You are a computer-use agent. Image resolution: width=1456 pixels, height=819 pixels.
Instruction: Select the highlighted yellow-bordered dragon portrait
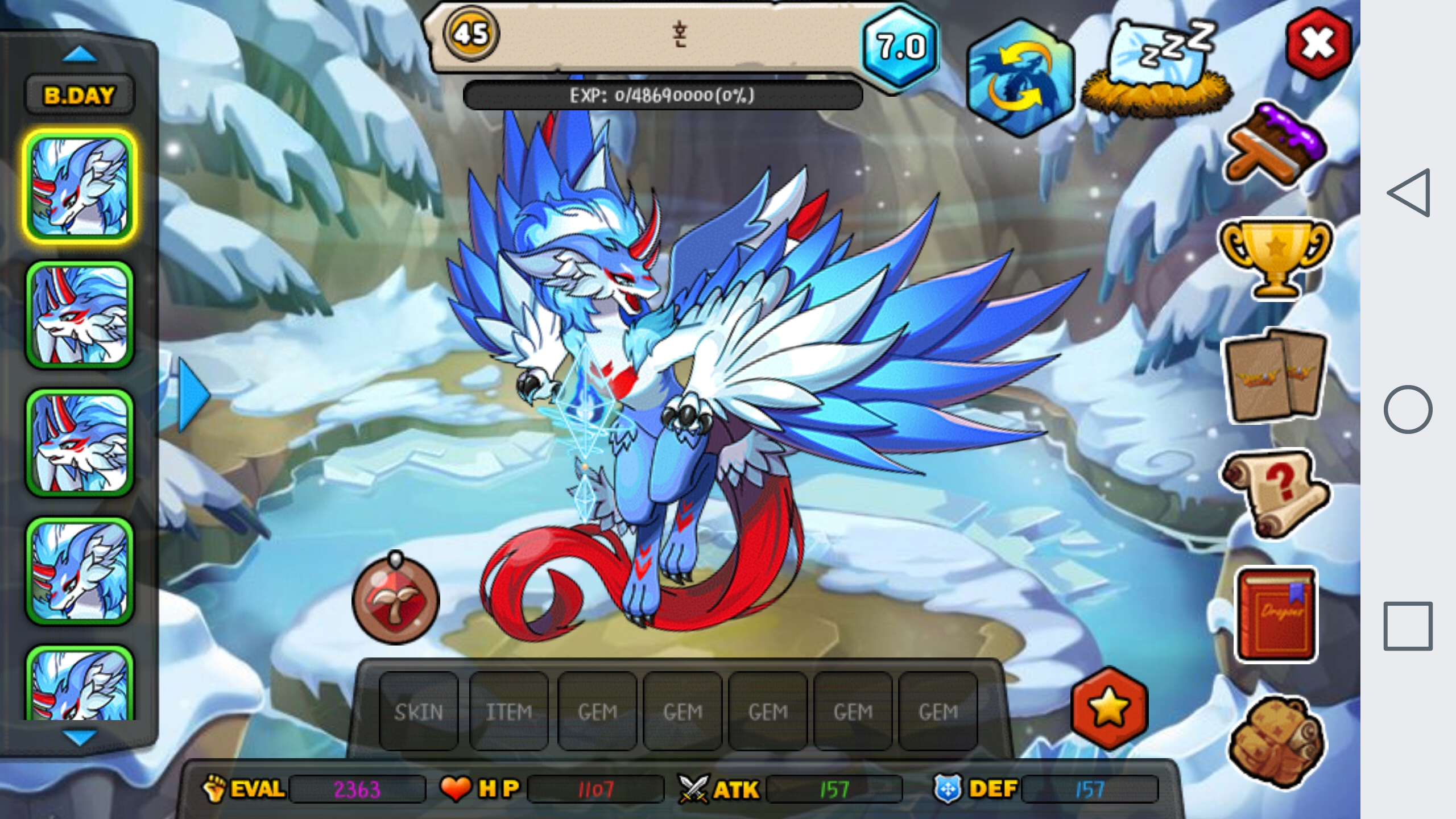[80, 187]
